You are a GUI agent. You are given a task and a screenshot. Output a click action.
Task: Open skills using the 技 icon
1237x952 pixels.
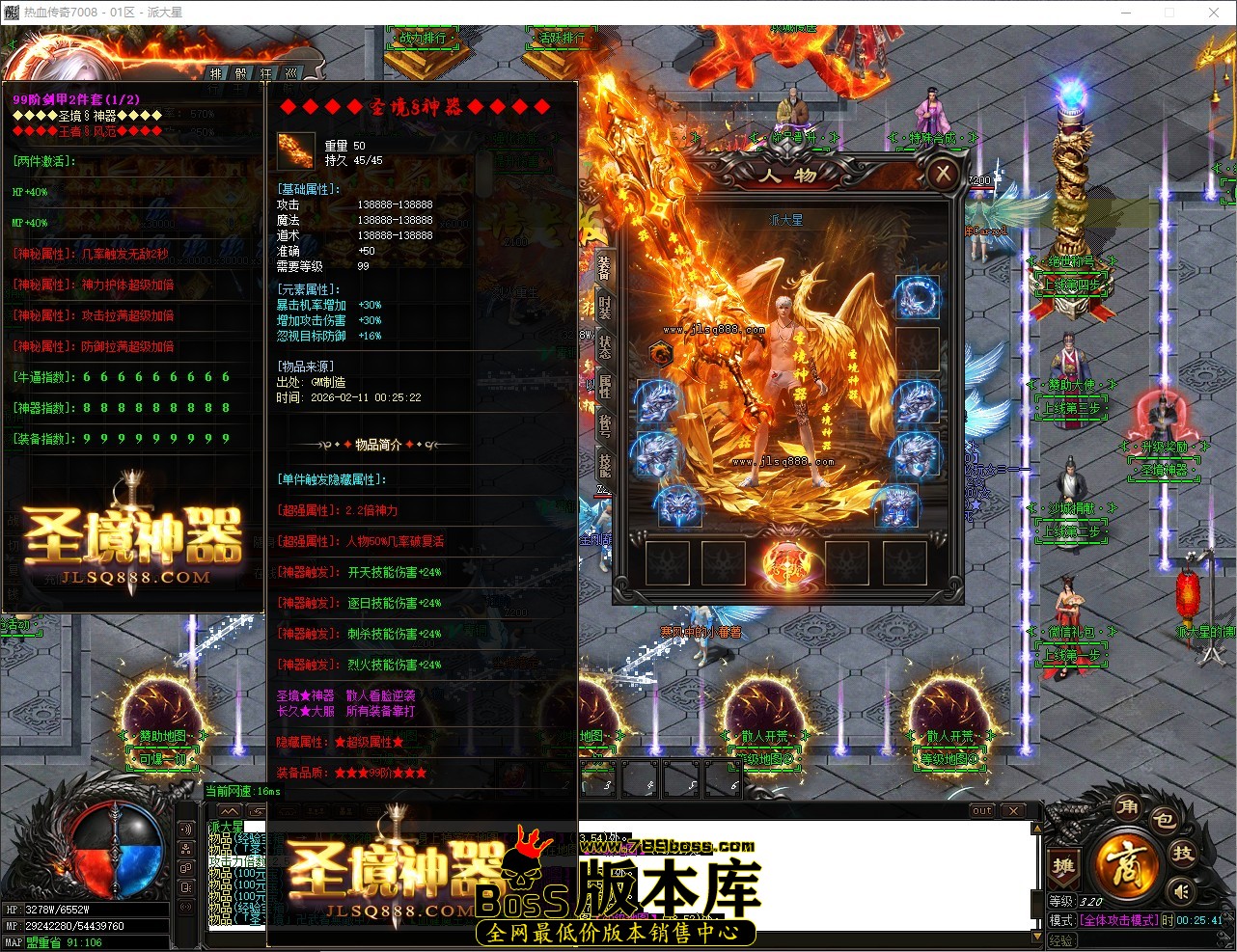[x=1184, y=853]
